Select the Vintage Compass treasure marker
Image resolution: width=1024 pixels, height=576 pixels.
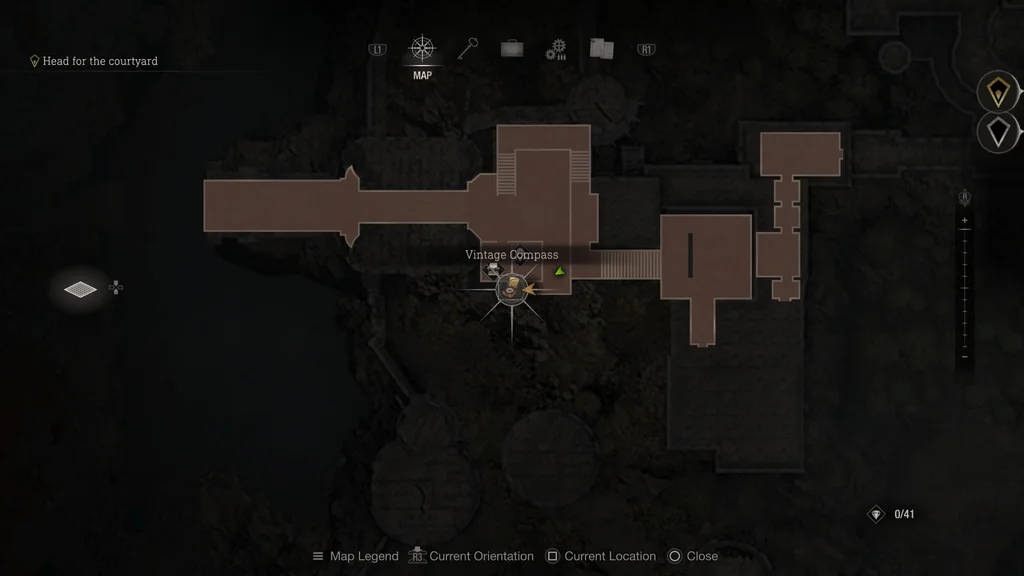click(x=512, y=288)
